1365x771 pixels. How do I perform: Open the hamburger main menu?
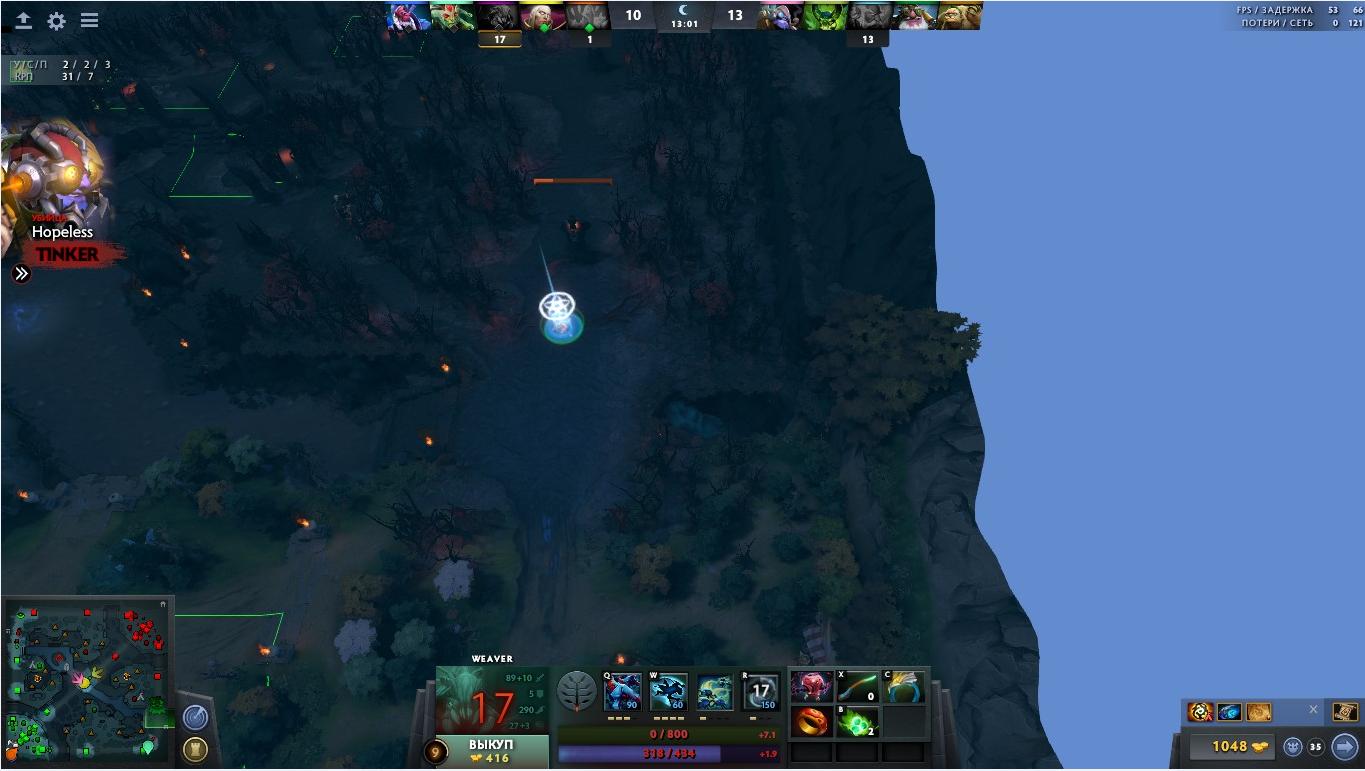coord(89,21)
